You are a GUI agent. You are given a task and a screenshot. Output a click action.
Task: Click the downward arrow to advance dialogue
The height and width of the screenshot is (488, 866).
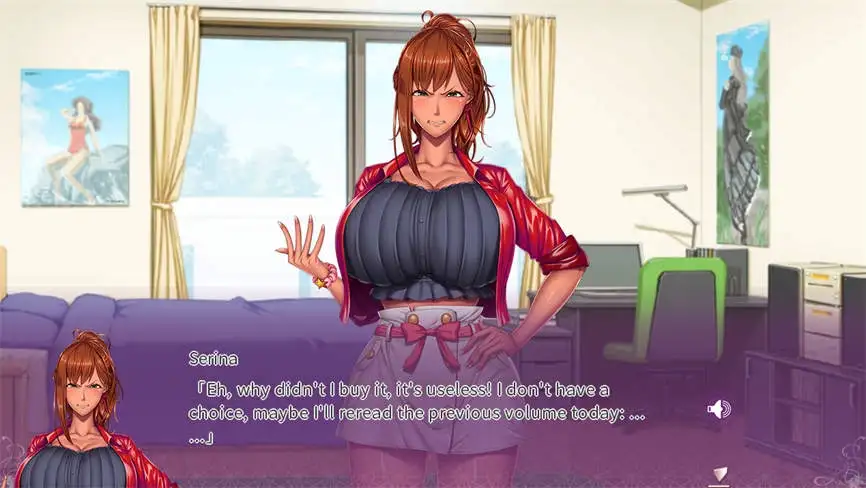click(717, 475)
